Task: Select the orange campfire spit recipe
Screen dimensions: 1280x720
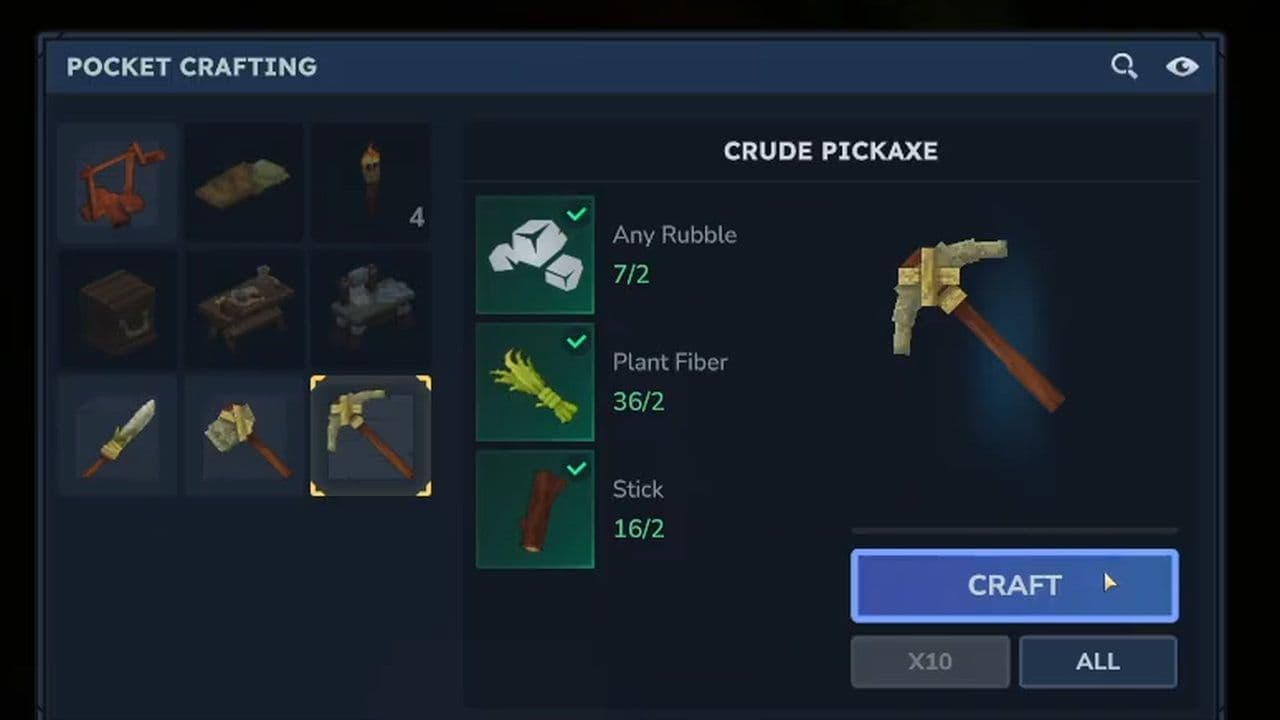Action: (117, 182)
